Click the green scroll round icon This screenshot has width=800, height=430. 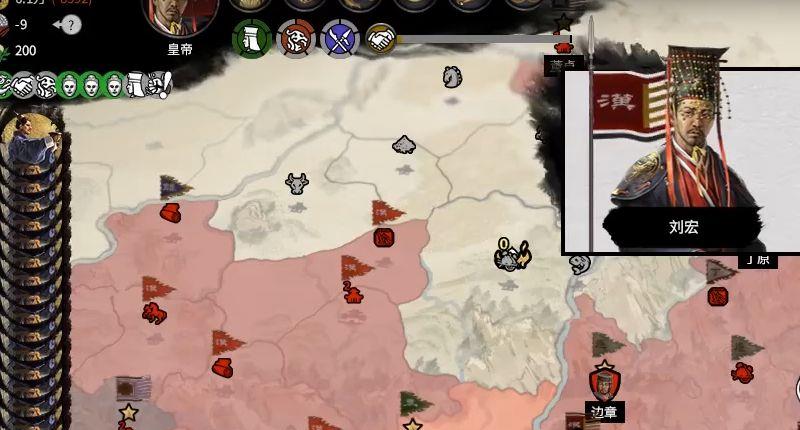251,39
